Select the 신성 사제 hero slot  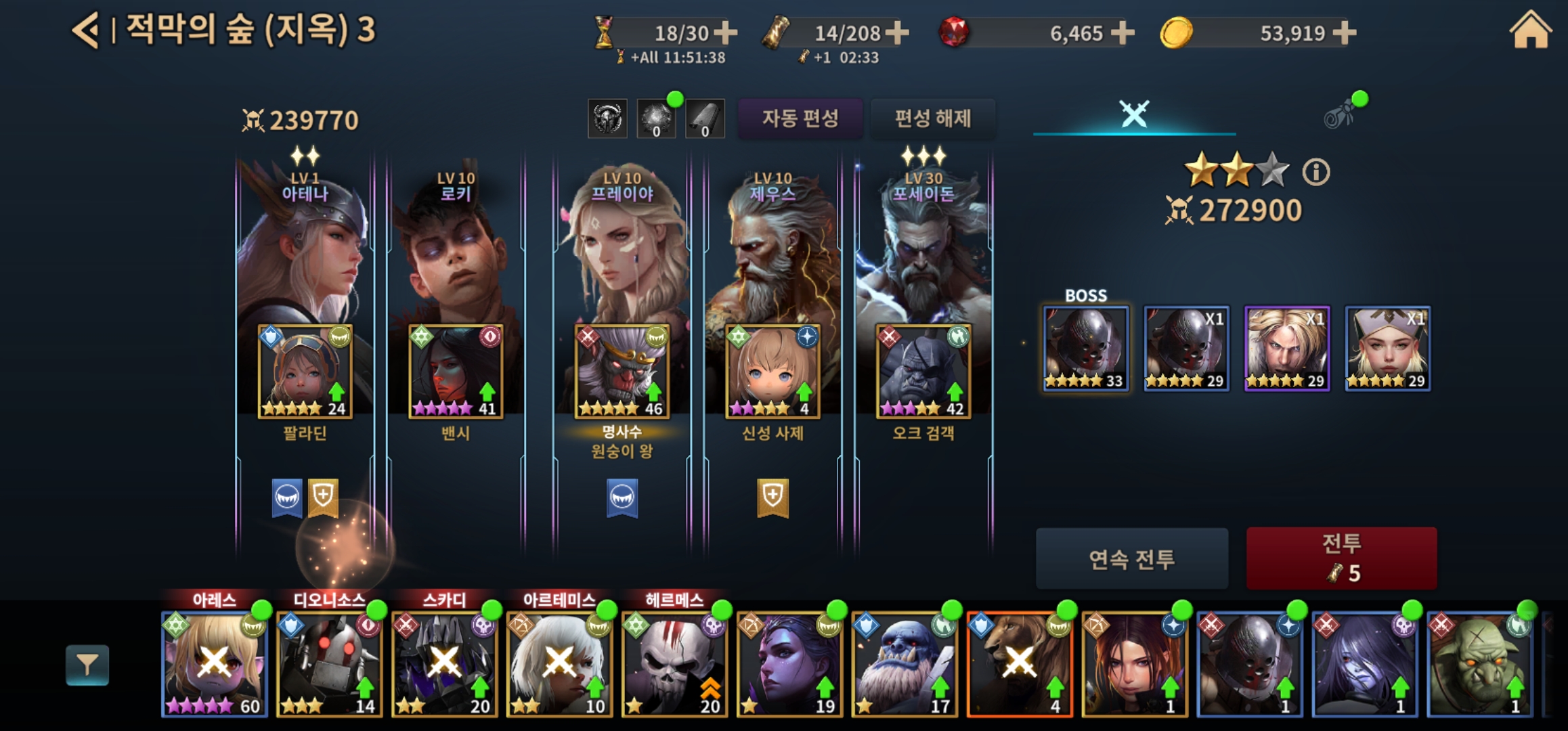[772, 372]
